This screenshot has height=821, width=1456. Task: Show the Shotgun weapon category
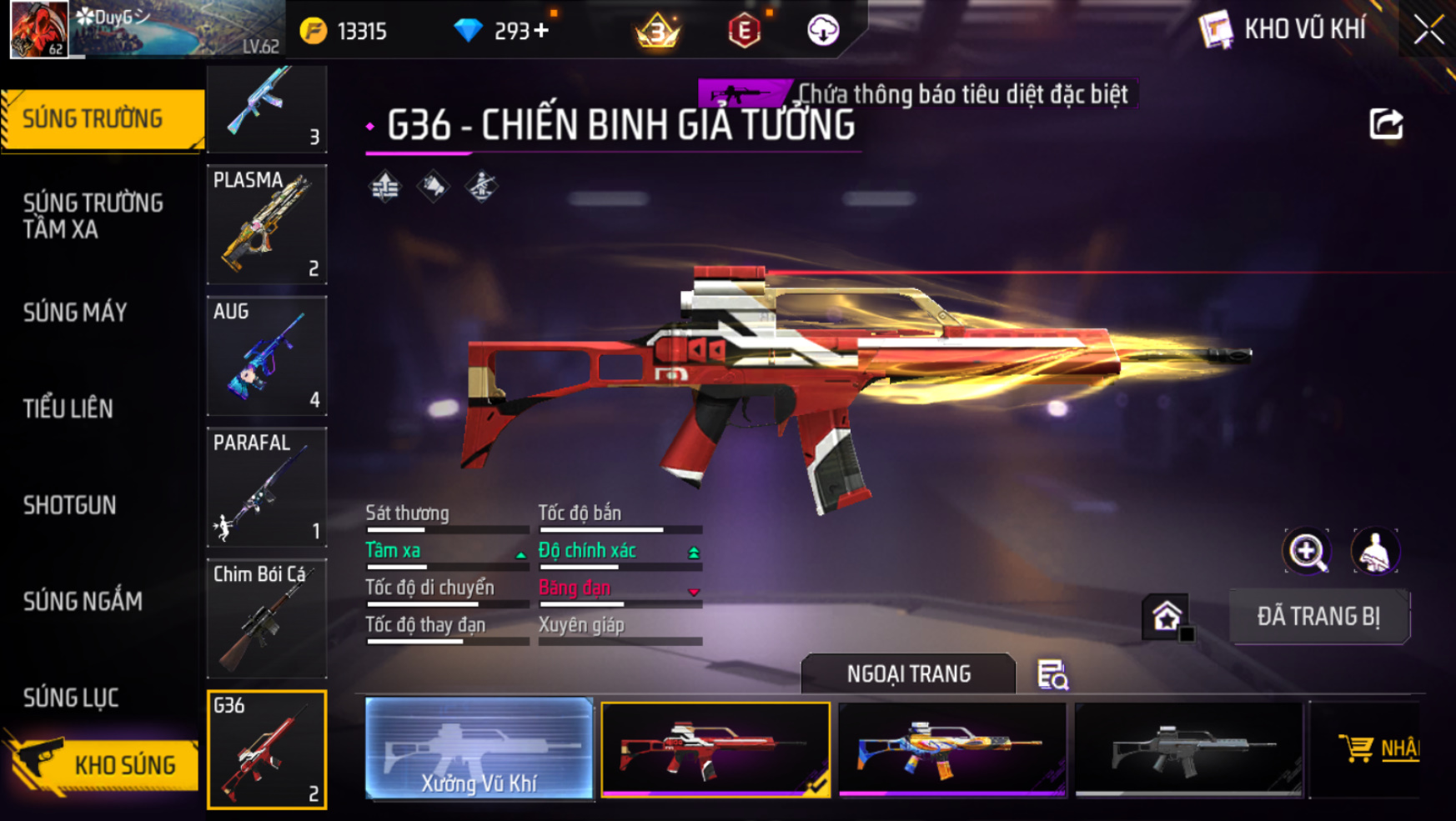tap(69, 505)
